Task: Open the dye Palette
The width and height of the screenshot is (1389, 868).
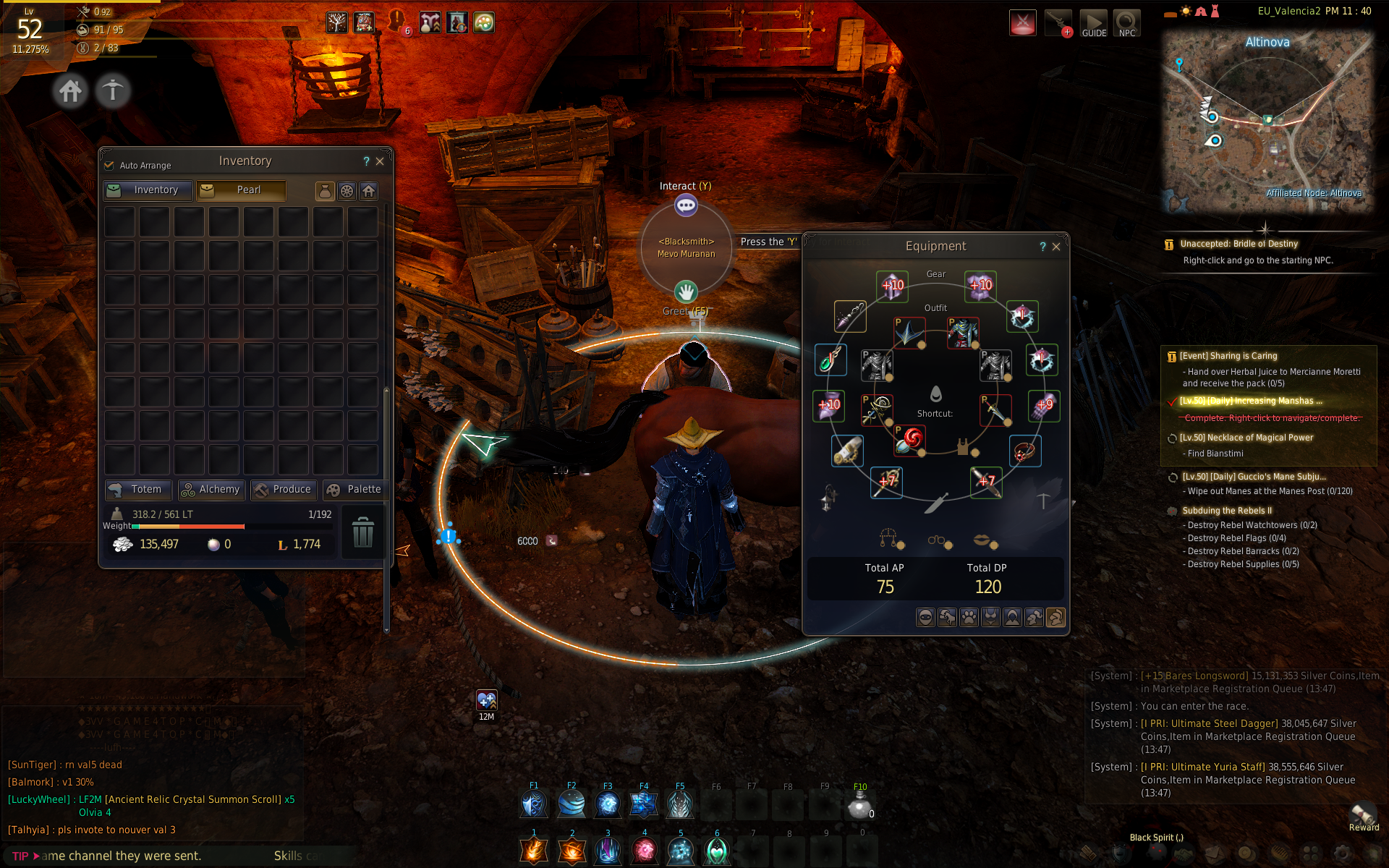Action: tap(354, 490)
